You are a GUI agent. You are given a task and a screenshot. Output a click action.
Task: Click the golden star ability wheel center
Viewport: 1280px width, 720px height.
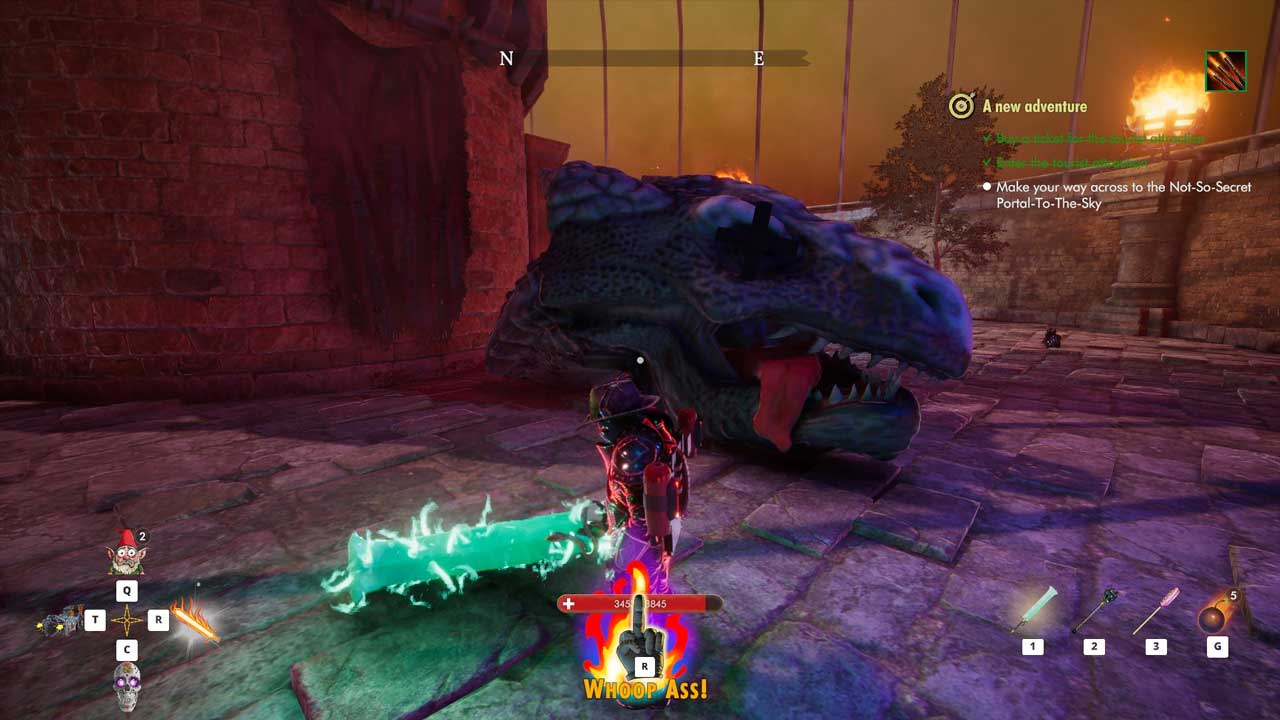pyautogui.click(x=127, y=621)
